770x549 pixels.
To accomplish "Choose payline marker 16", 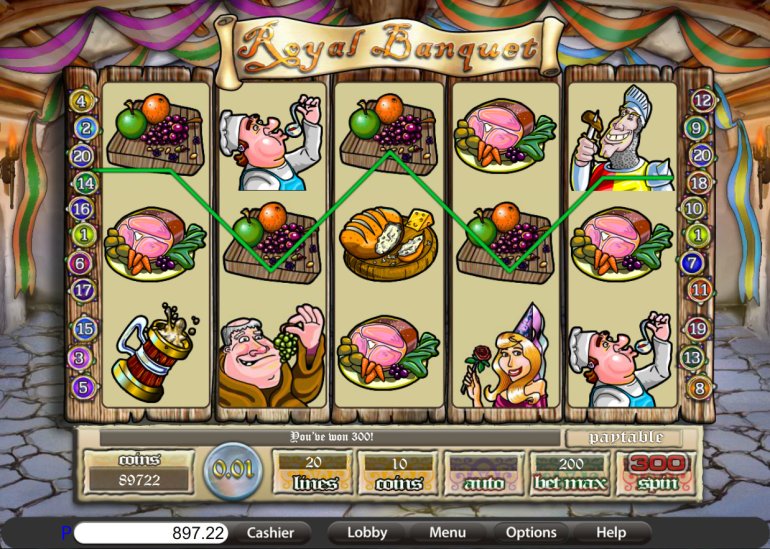I will click(x=83, y=209).
